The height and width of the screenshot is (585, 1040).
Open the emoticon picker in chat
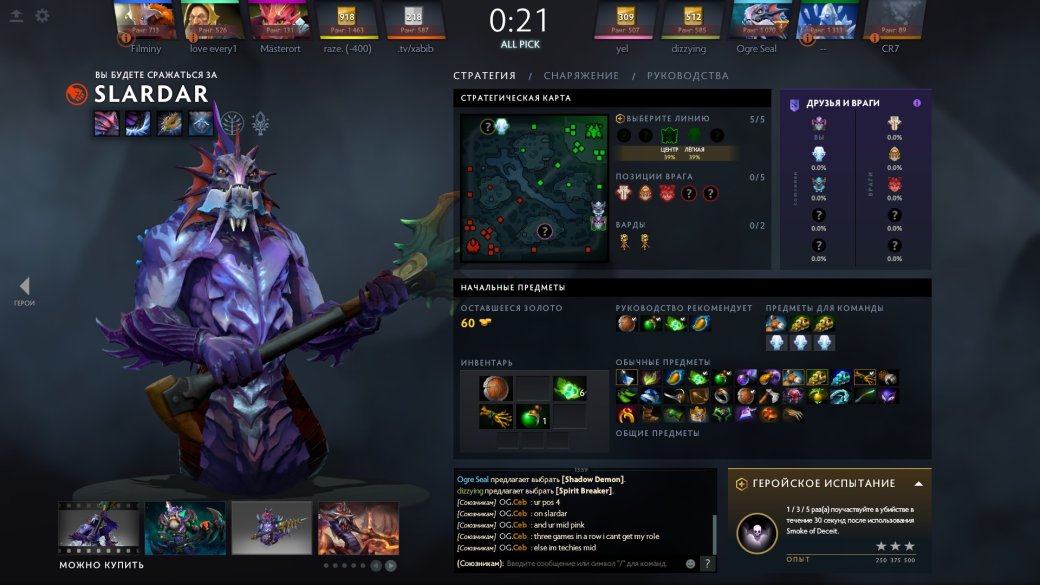(x=690, y=564)
